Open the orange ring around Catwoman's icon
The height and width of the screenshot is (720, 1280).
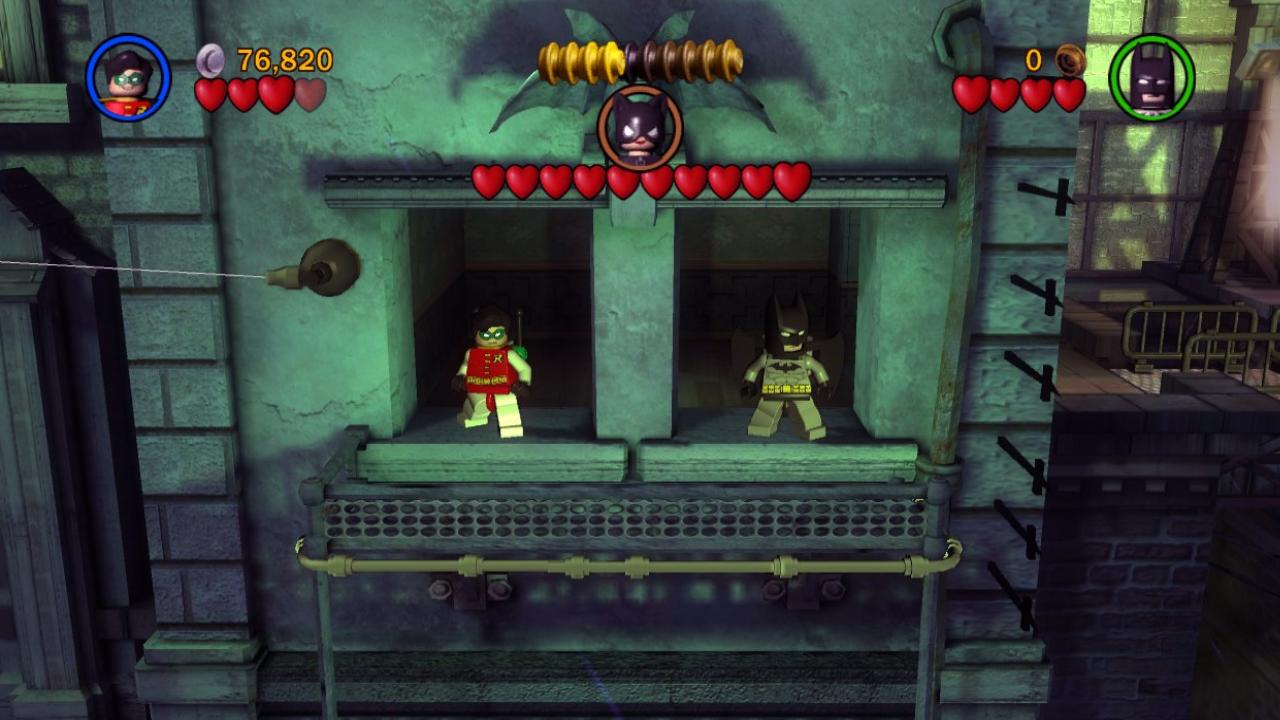(x=610, y=130)
